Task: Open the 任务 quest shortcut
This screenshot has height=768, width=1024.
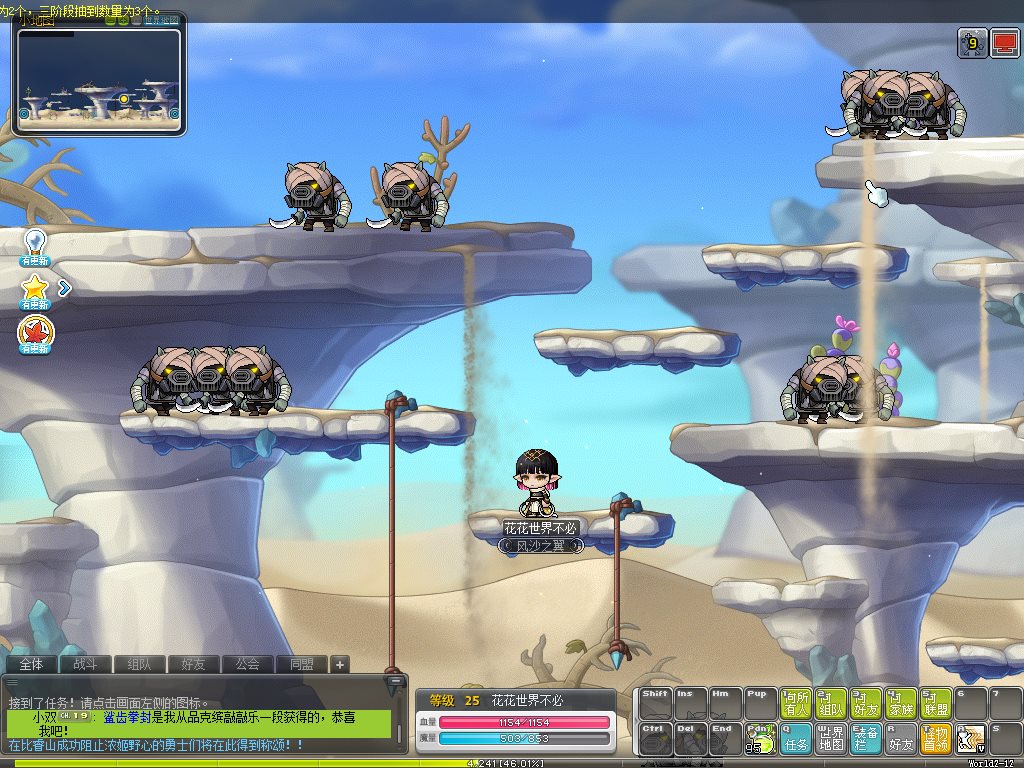Action: [x=797, y=739]
